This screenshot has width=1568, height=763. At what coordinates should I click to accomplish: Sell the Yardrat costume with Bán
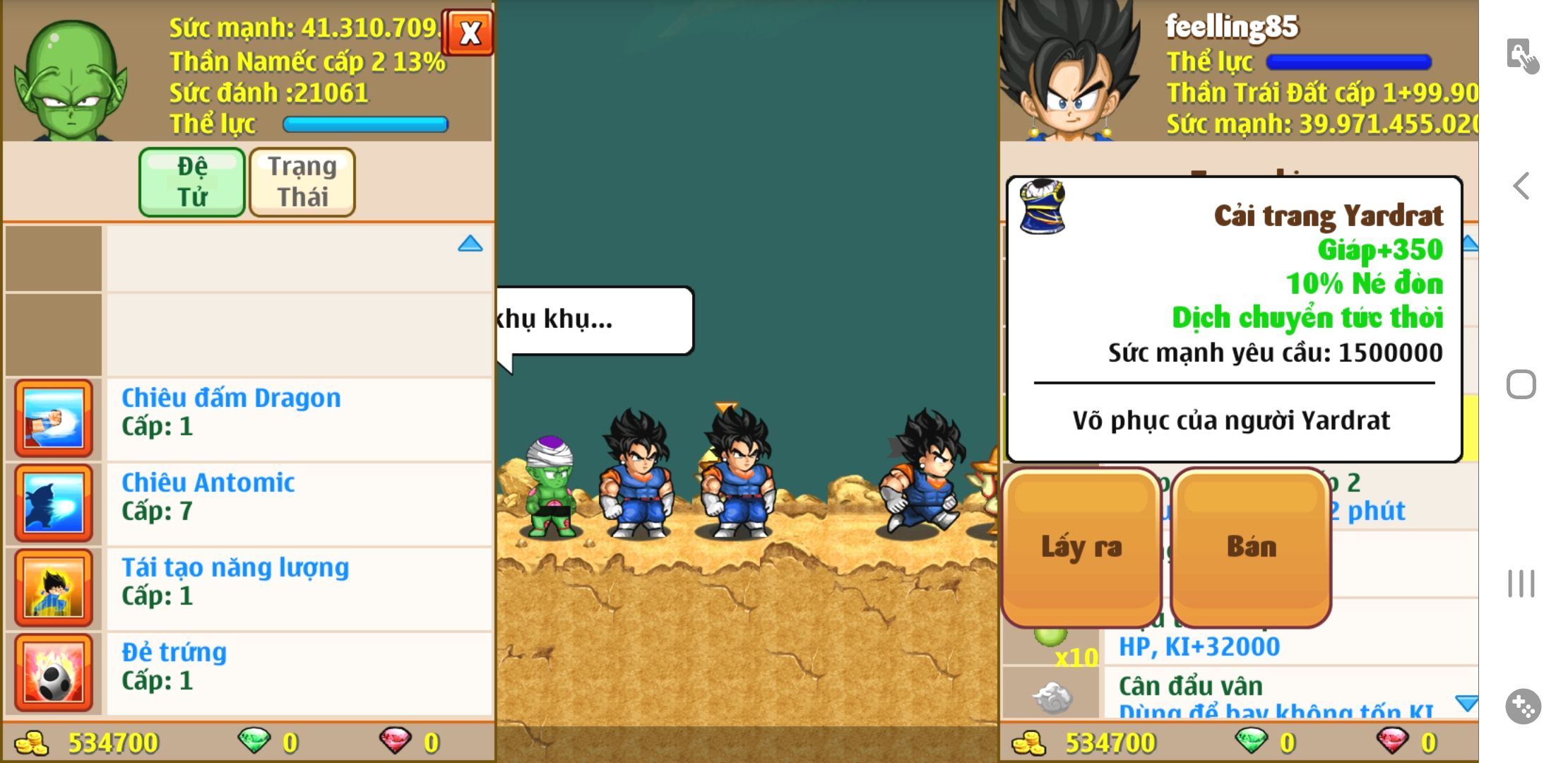coord(1251,547)
